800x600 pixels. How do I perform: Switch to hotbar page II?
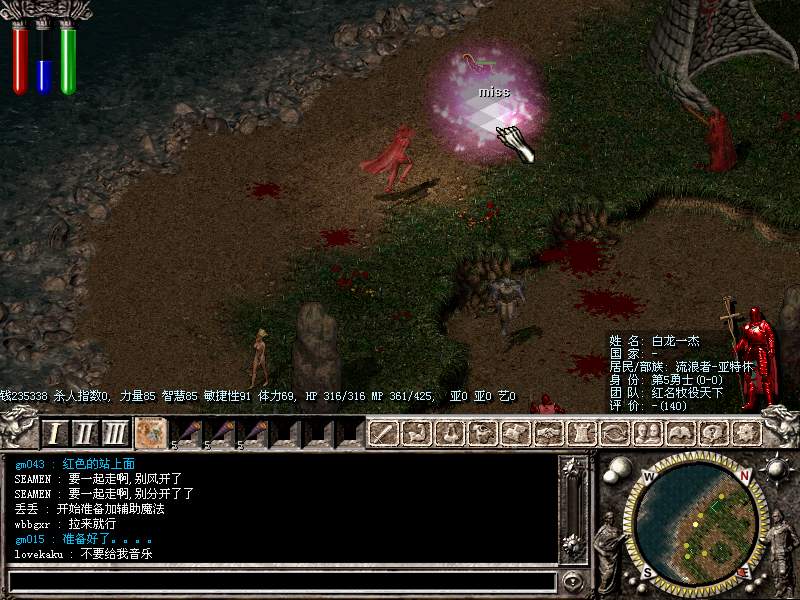click(85, 433)
